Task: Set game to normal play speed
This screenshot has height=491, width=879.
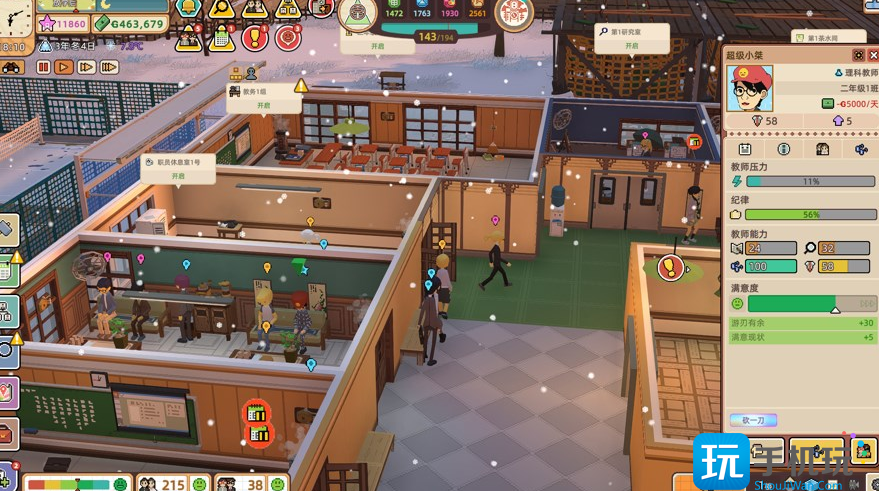Action: point(64,67)
